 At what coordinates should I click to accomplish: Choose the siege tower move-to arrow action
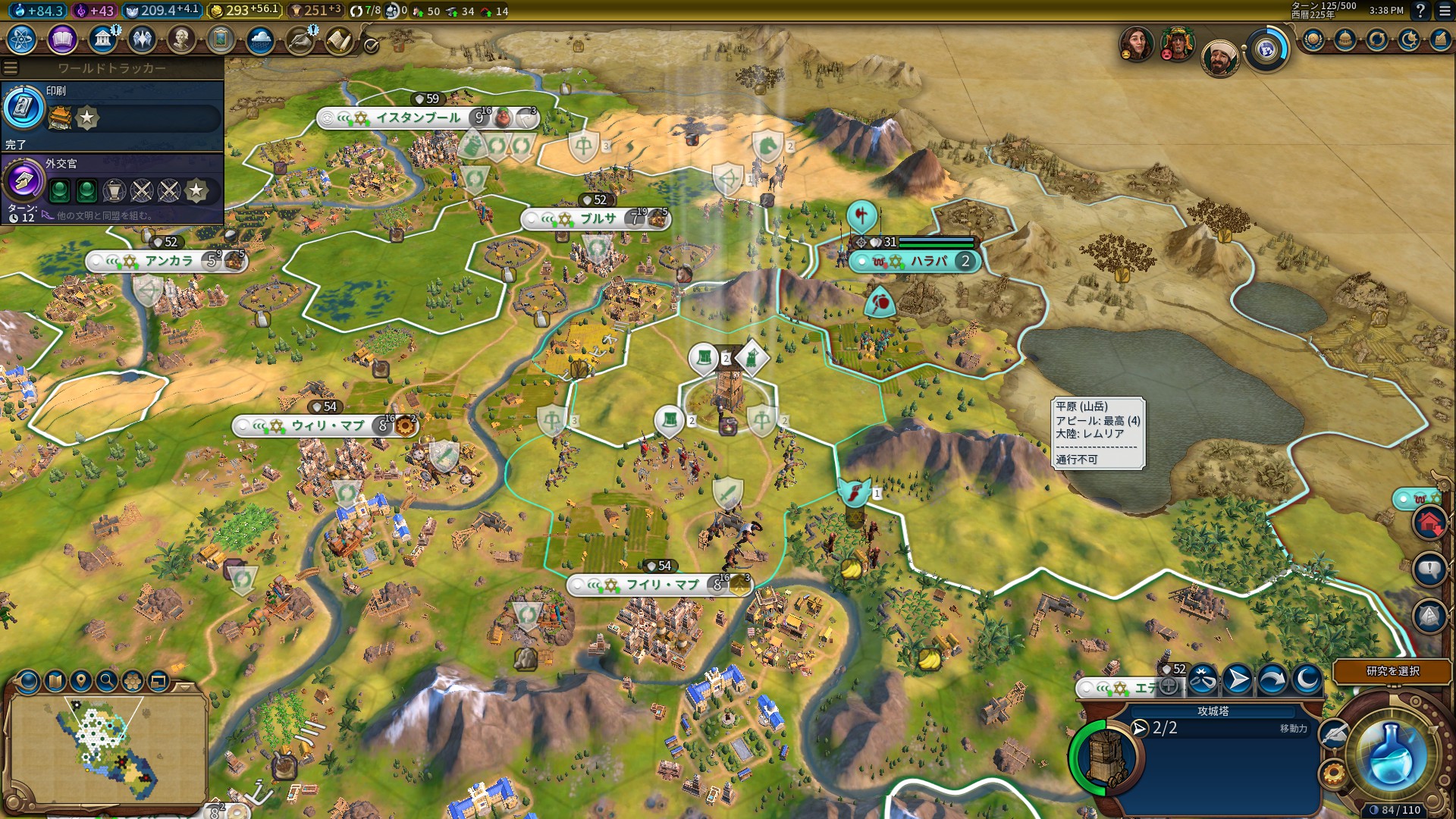1237,679
